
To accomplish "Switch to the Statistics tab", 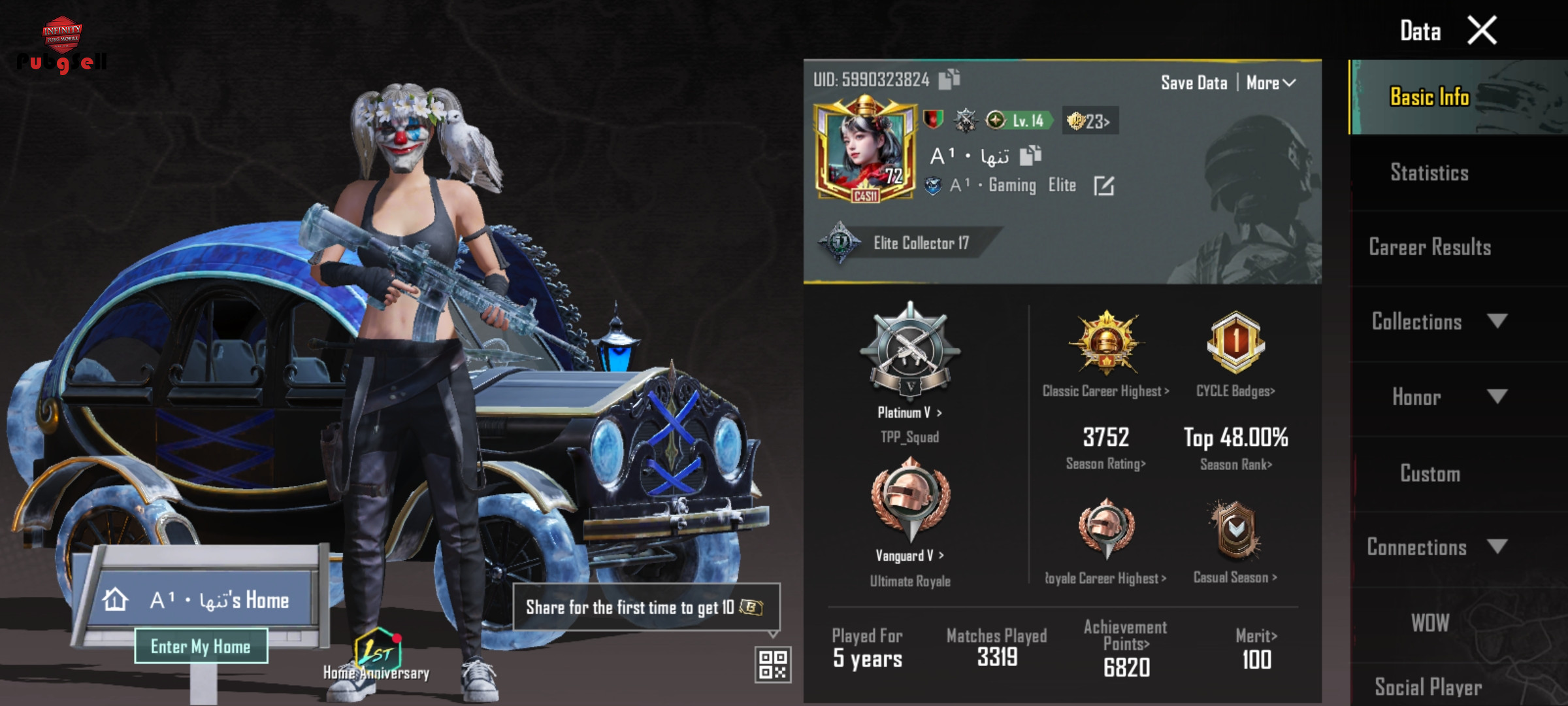I will pos(1429,173).
